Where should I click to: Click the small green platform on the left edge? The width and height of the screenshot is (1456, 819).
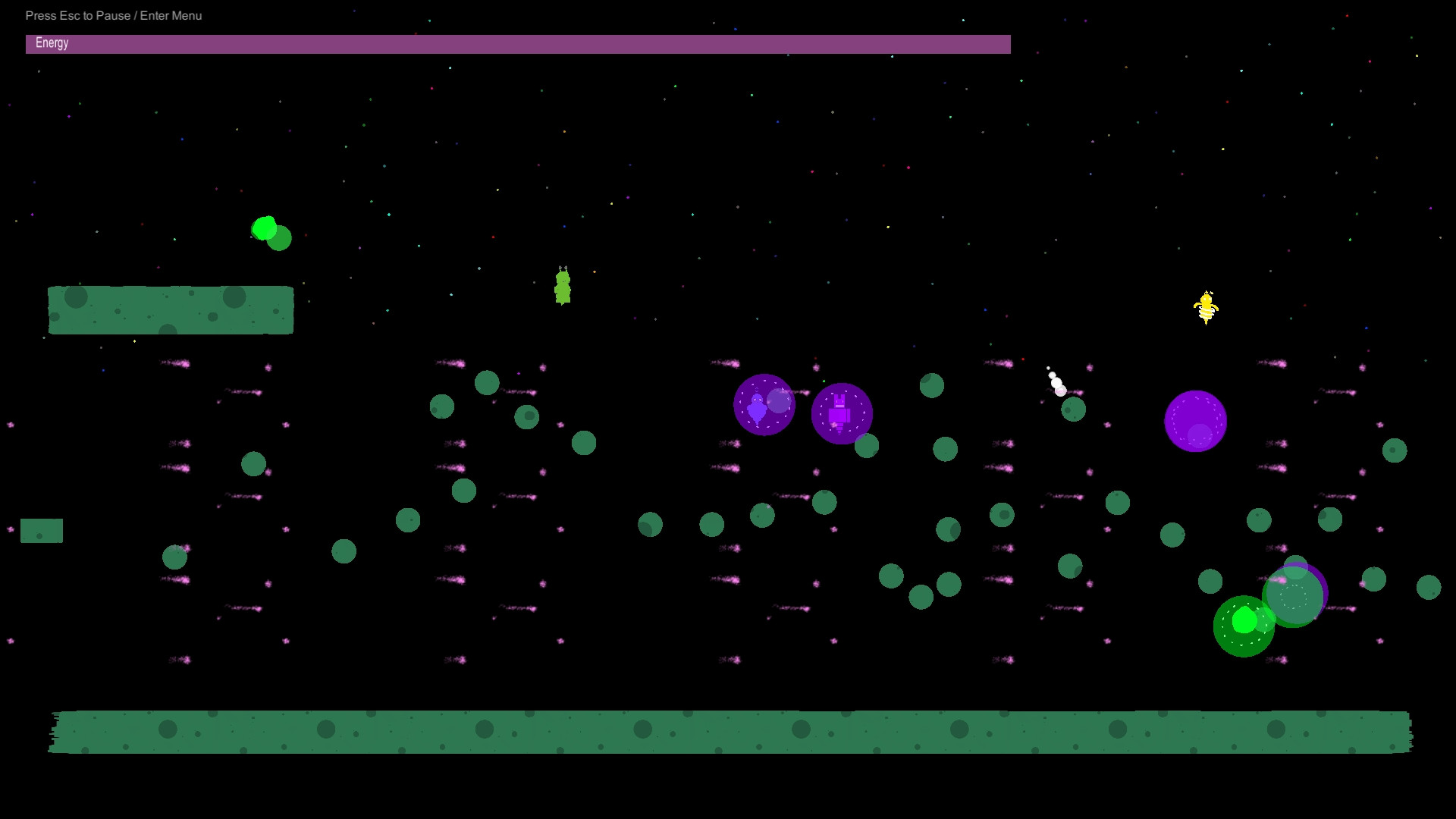[42, 530]
